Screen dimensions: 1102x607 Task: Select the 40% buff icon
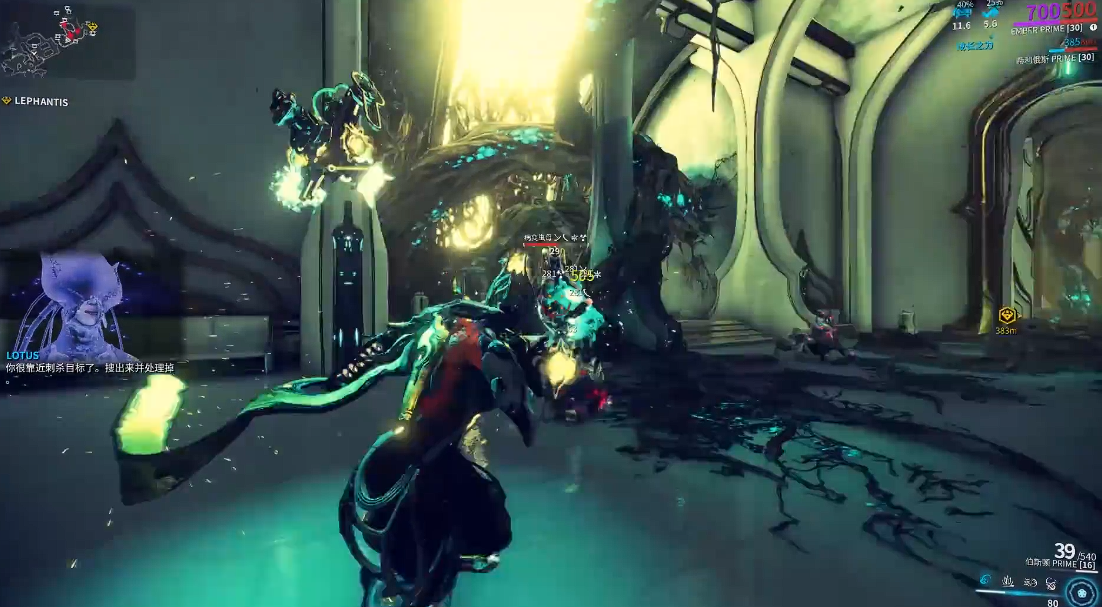[962, 14]
